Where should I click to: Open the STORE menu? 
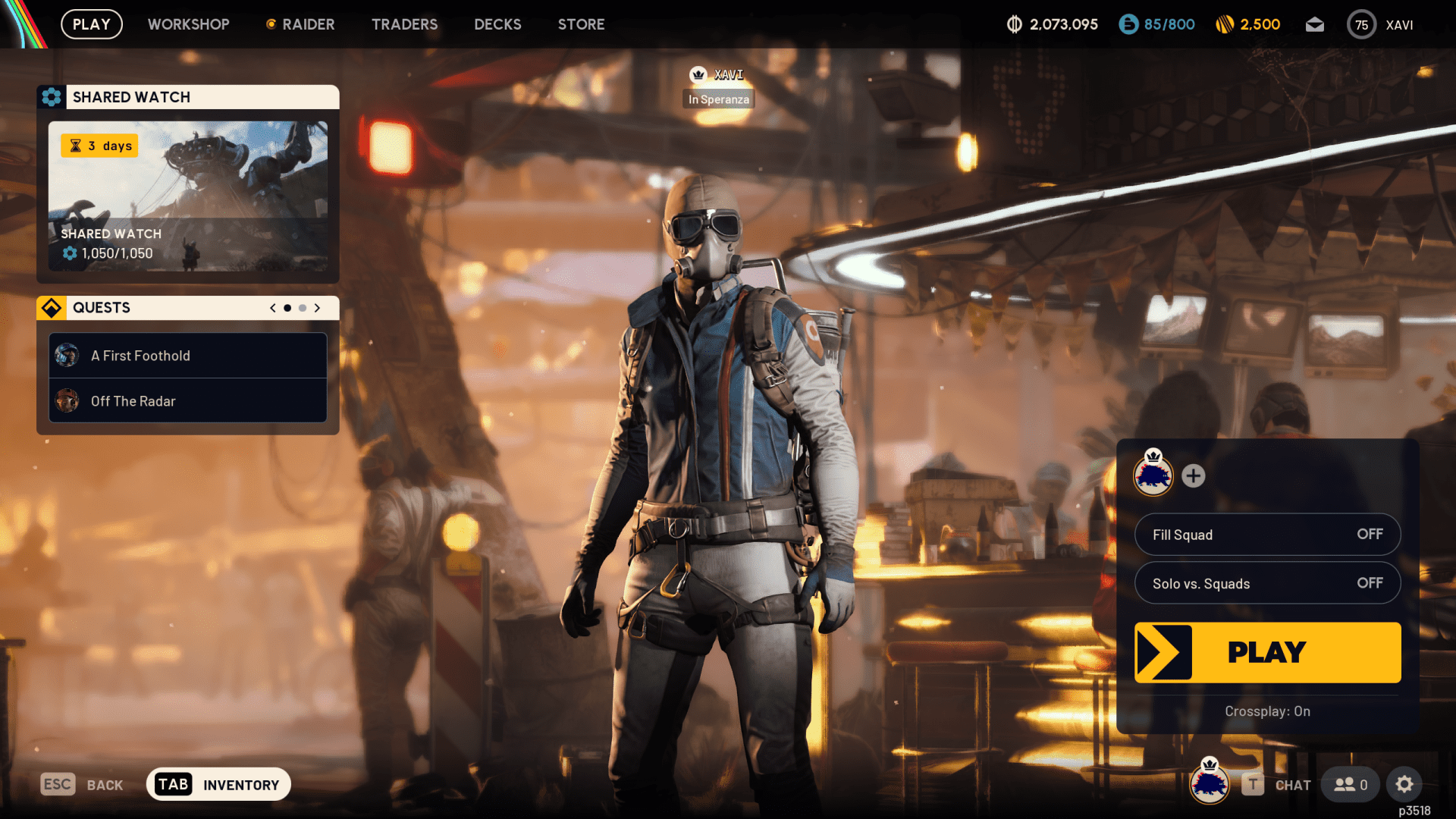click(581, 24)
